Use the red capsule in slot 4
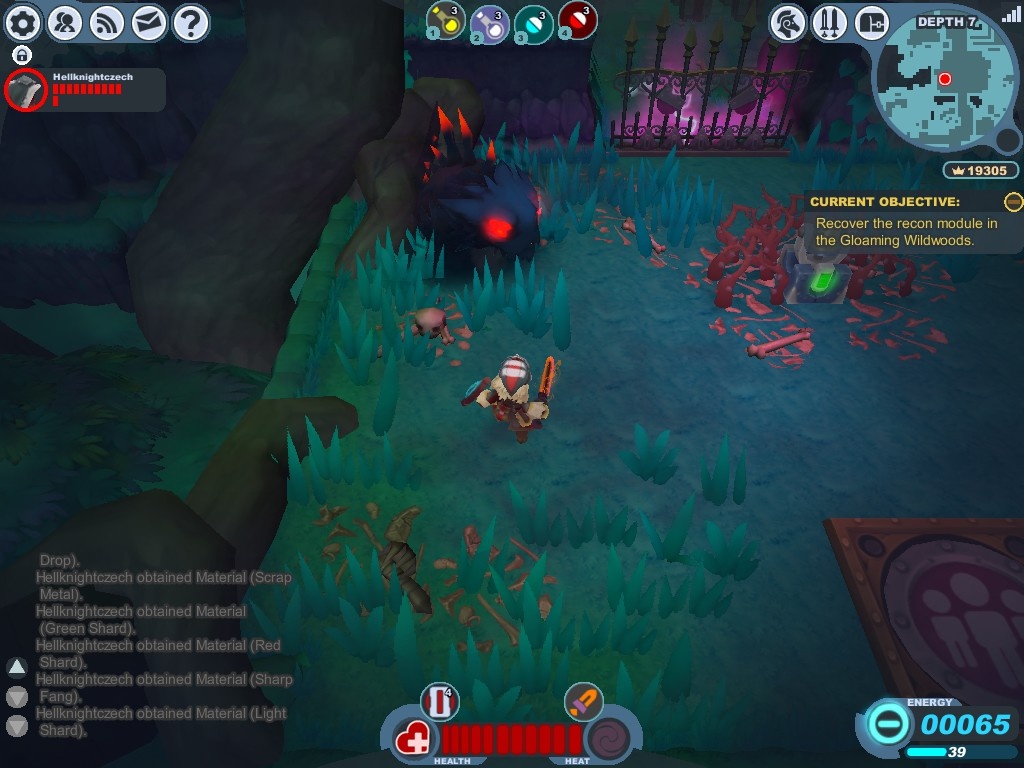1024x768 pixels. point(577,21)
